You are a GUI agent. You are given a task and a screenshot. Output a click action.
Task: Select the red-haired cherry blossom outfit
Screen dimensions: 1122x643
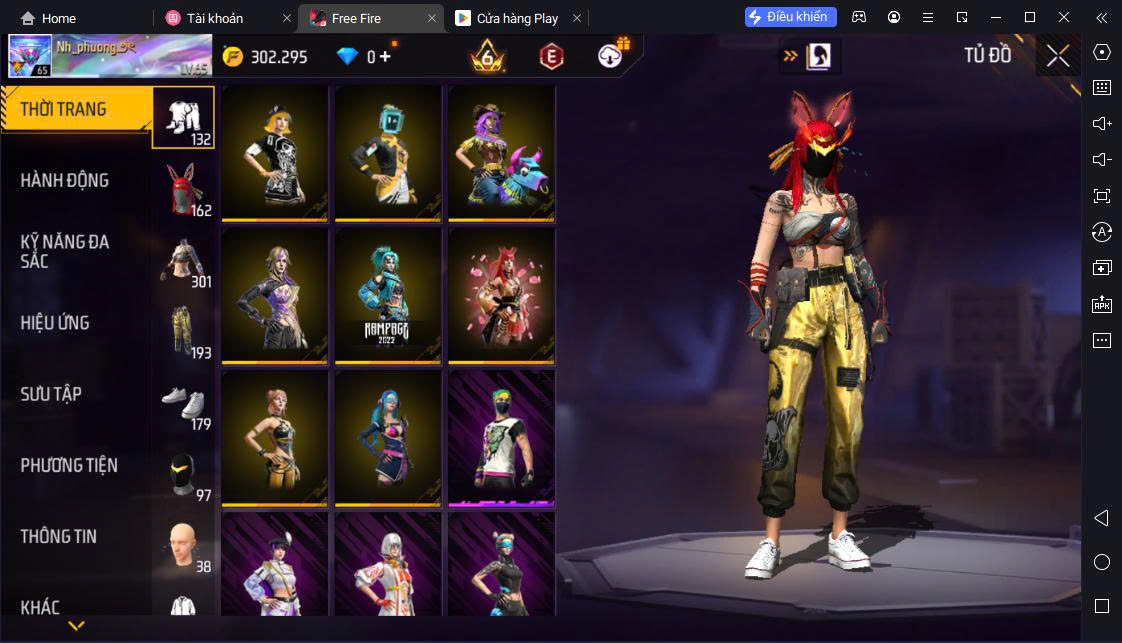point(501,295)
